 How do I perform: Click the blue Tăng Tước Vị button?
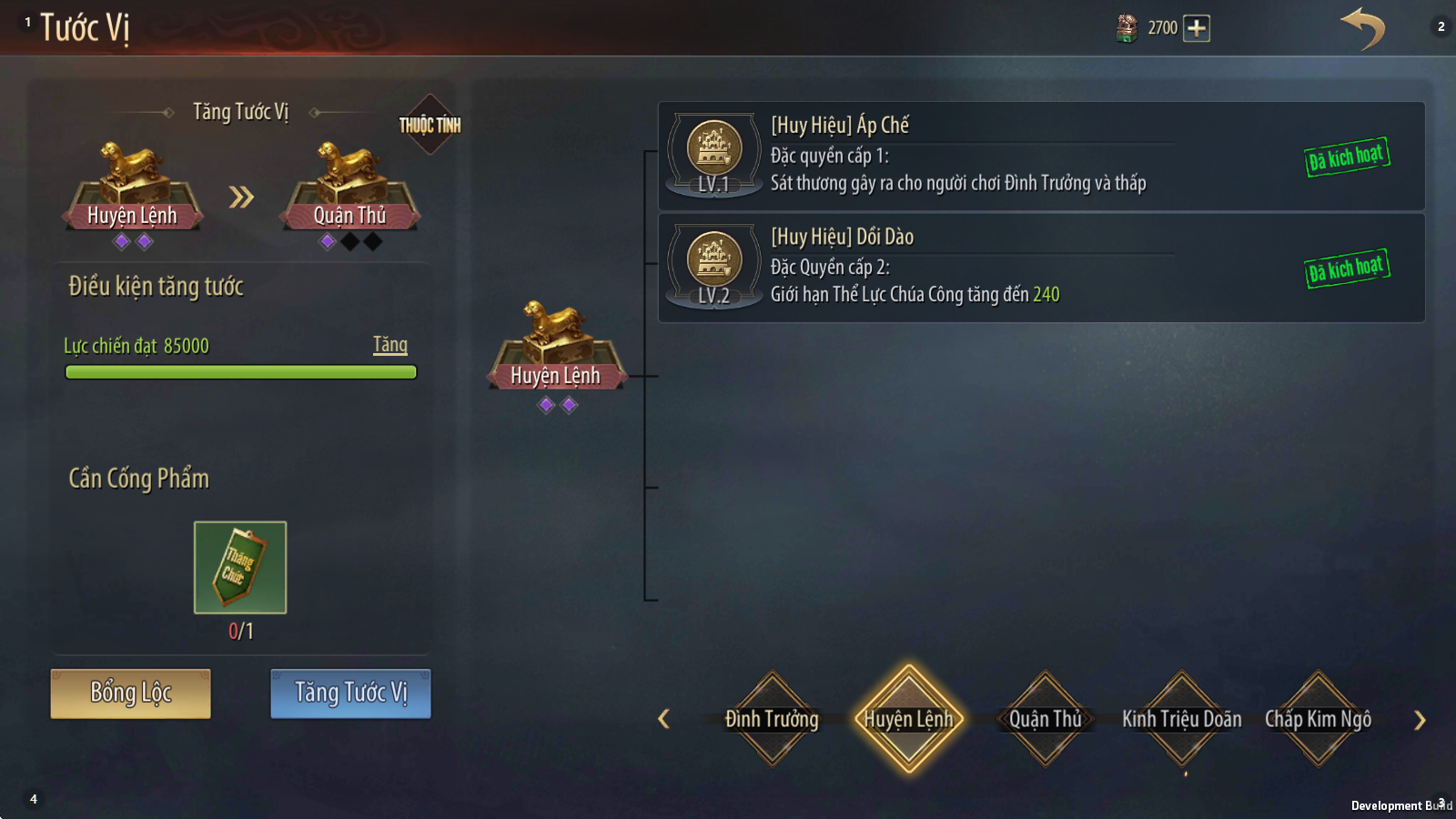350,693
